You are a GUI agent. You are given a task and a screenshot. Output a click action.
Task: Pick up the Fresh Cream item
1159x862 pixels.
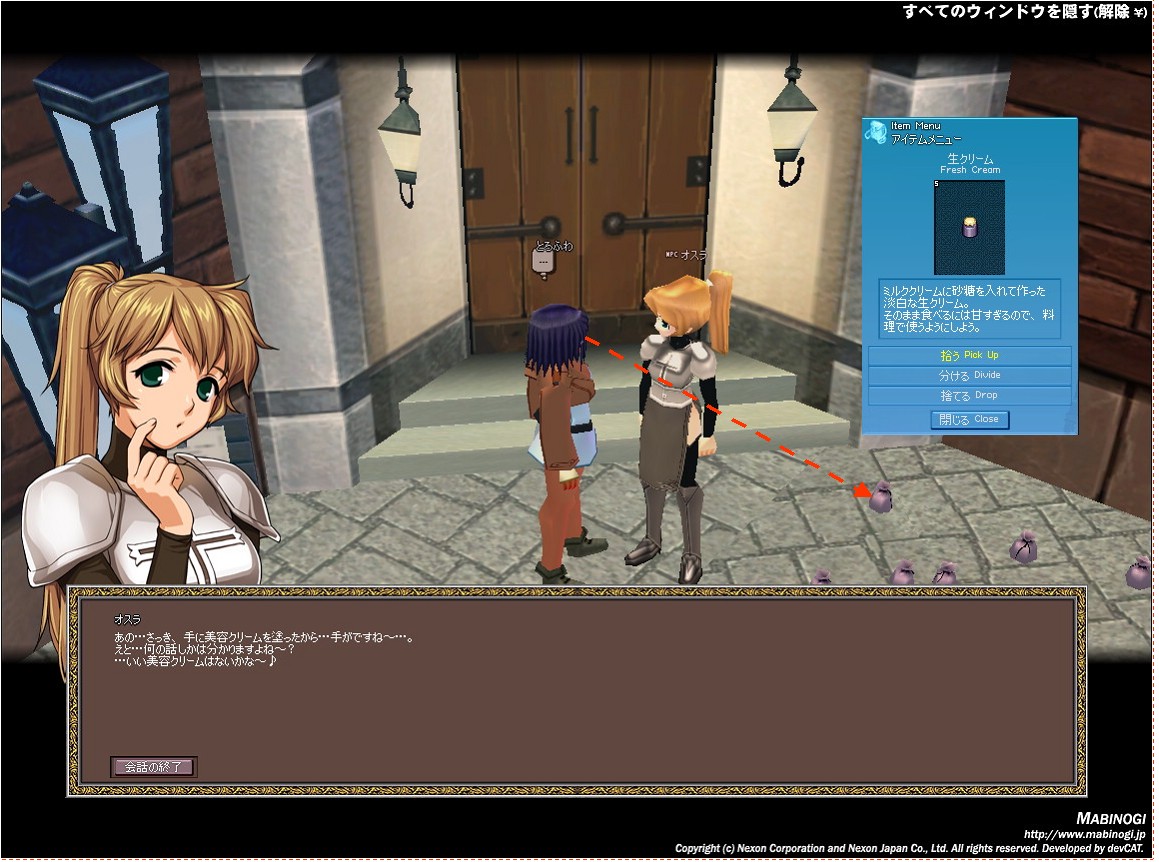[x=969, y=356]
